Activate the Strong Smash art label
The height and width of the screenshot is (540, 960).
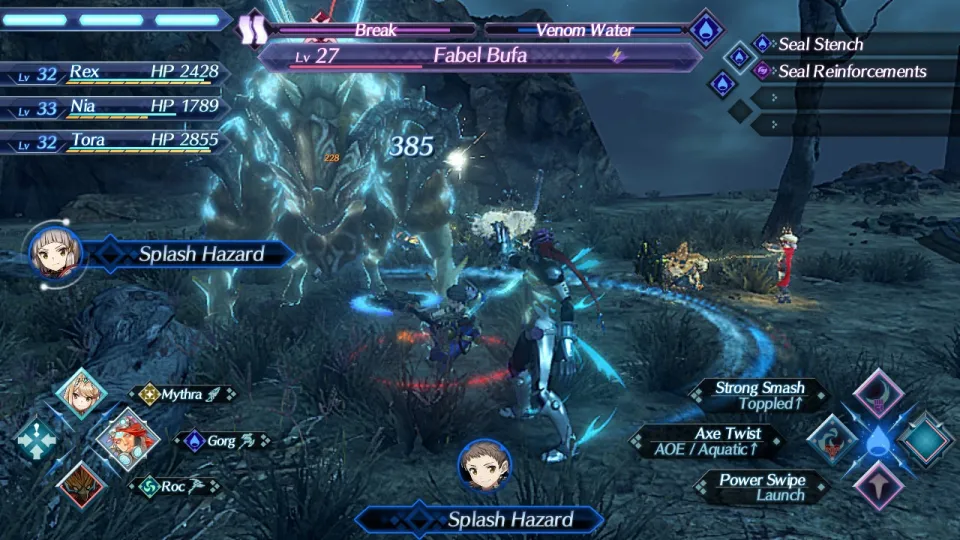tap(760, 396)
